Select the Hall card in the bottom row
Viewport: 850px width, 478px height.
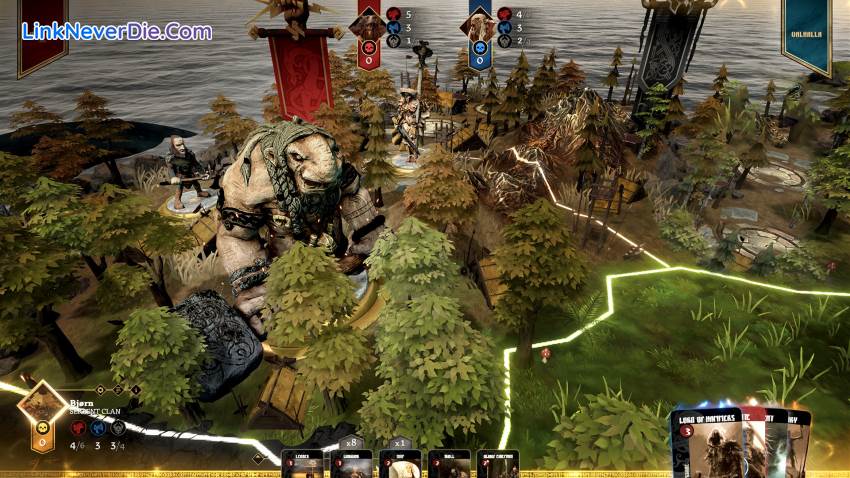tap(449, 464)
